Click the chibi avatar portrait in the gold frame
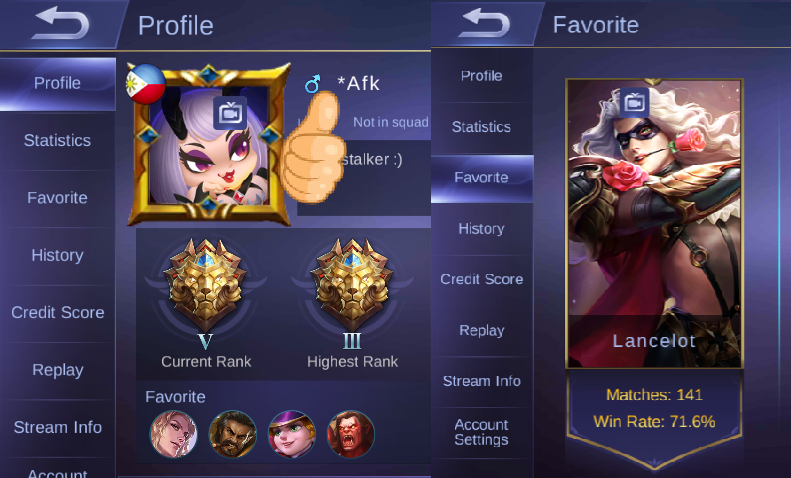 coord(205,140)
